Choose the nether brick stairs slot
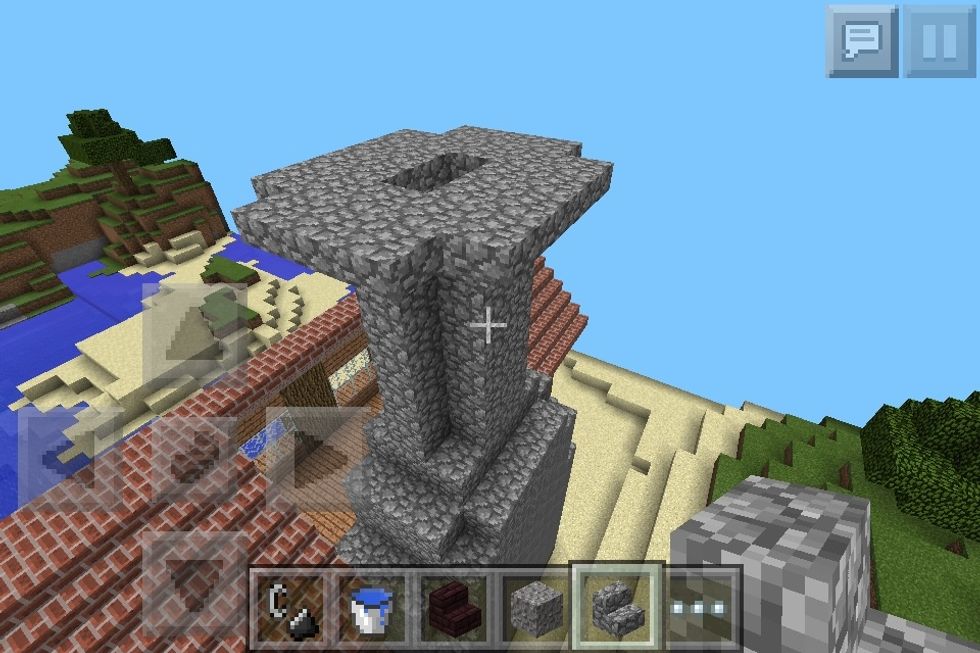Screen dimensions: 980x653 452,604
